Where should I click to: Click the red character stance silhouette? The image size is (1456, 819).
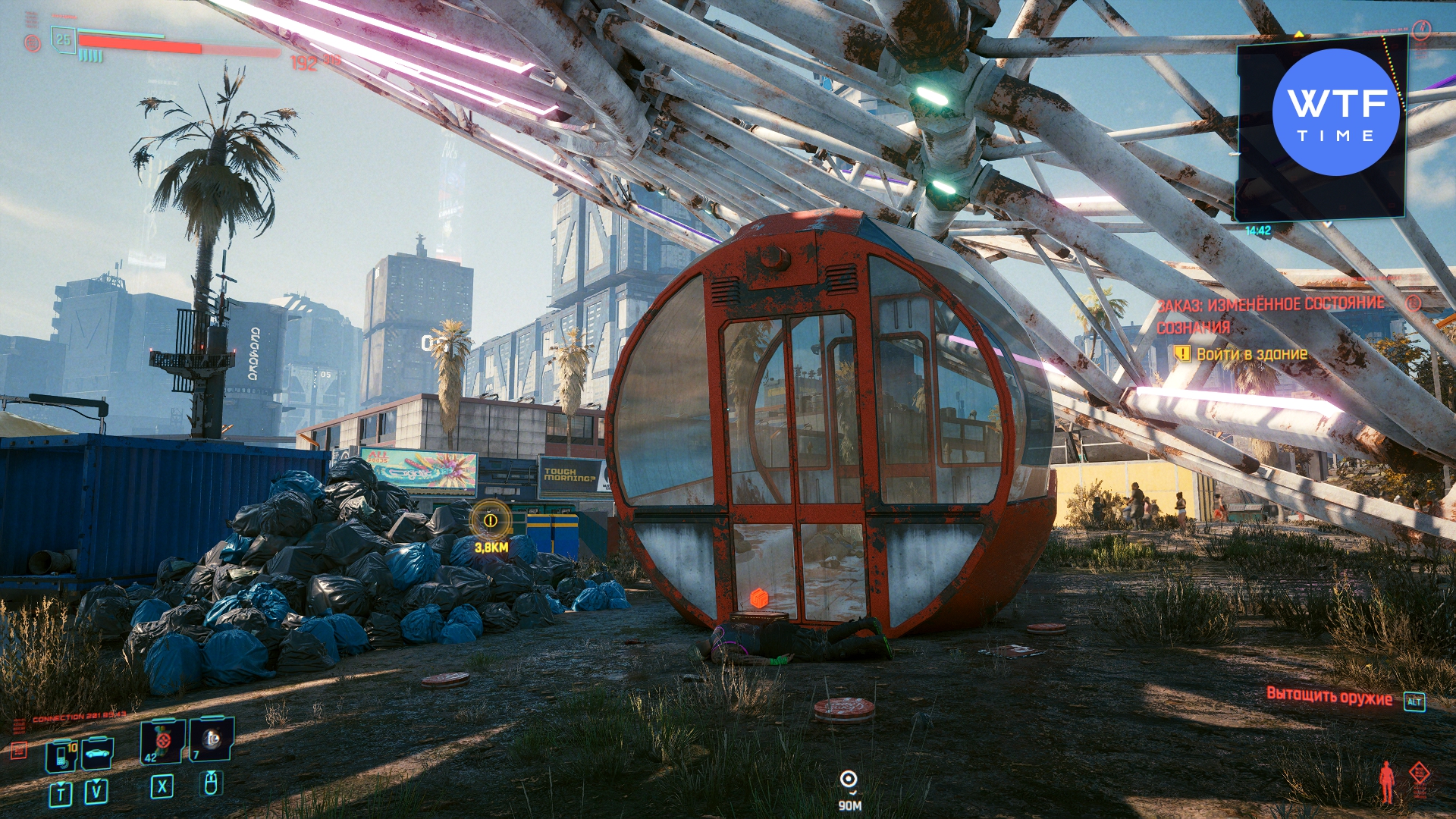[x=1386, y=782]
